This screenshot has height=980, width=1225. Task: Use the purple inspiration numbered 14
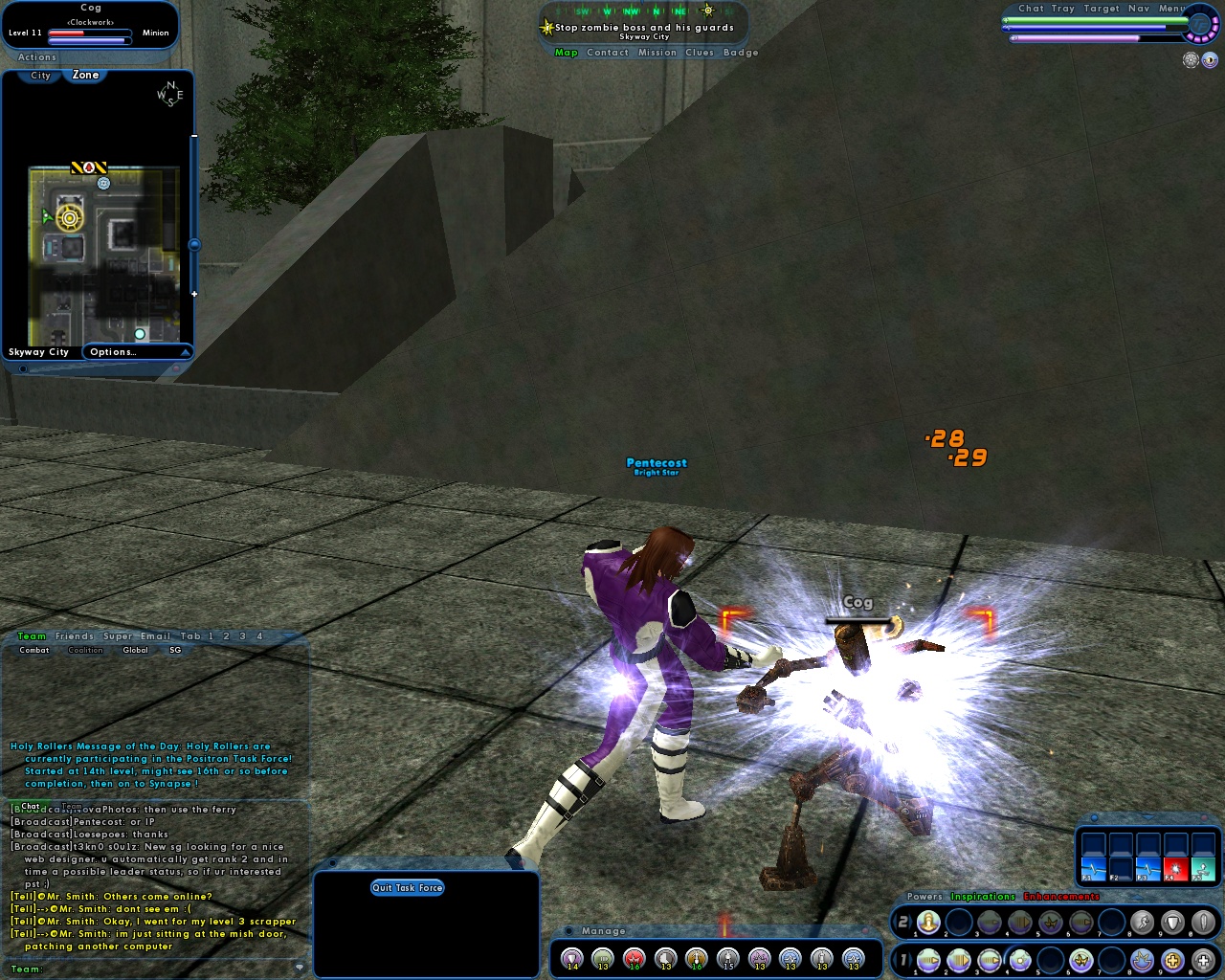click(x=572, y=959)
